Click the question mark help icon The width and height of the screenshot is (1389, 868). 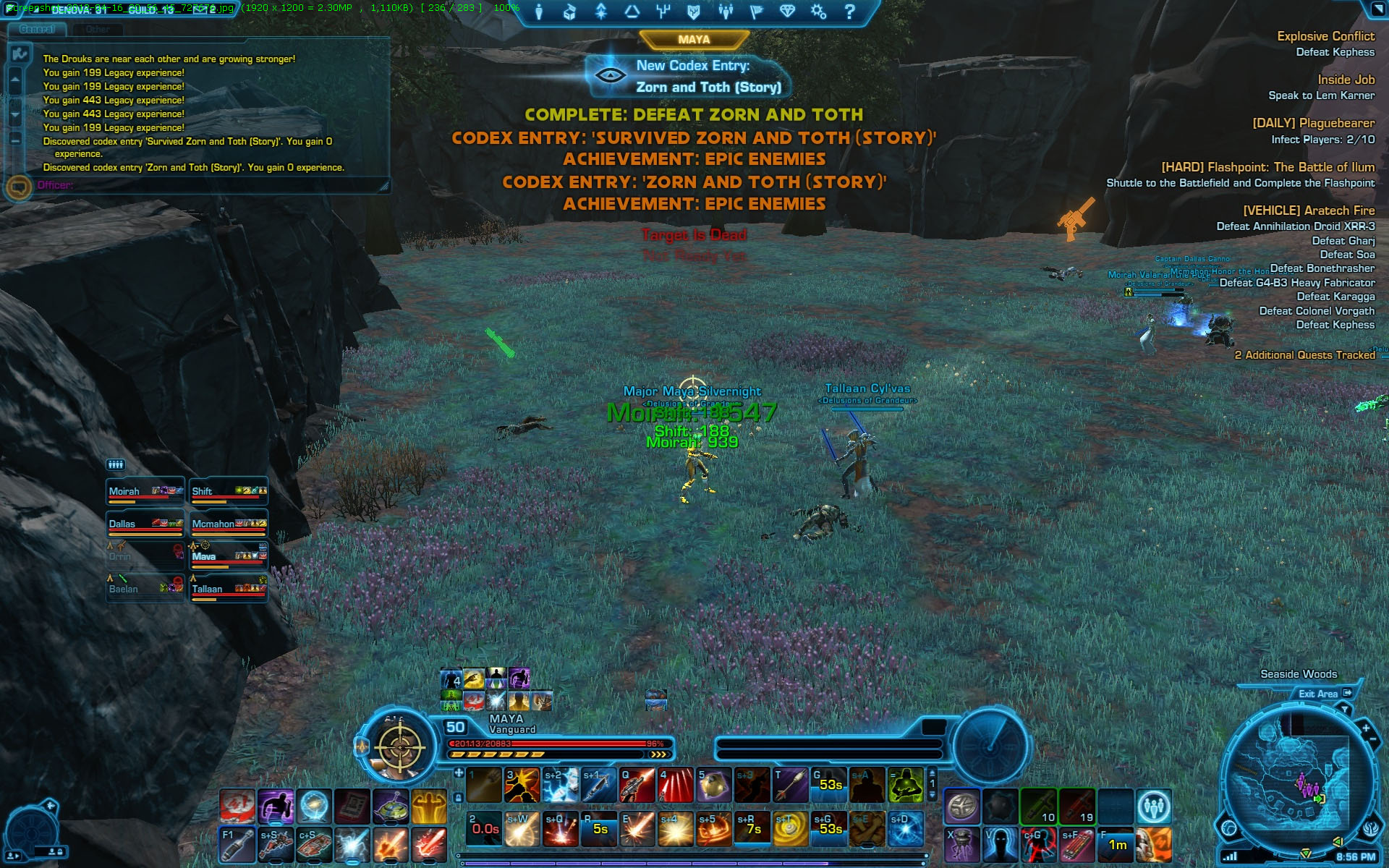coord(850,12)
